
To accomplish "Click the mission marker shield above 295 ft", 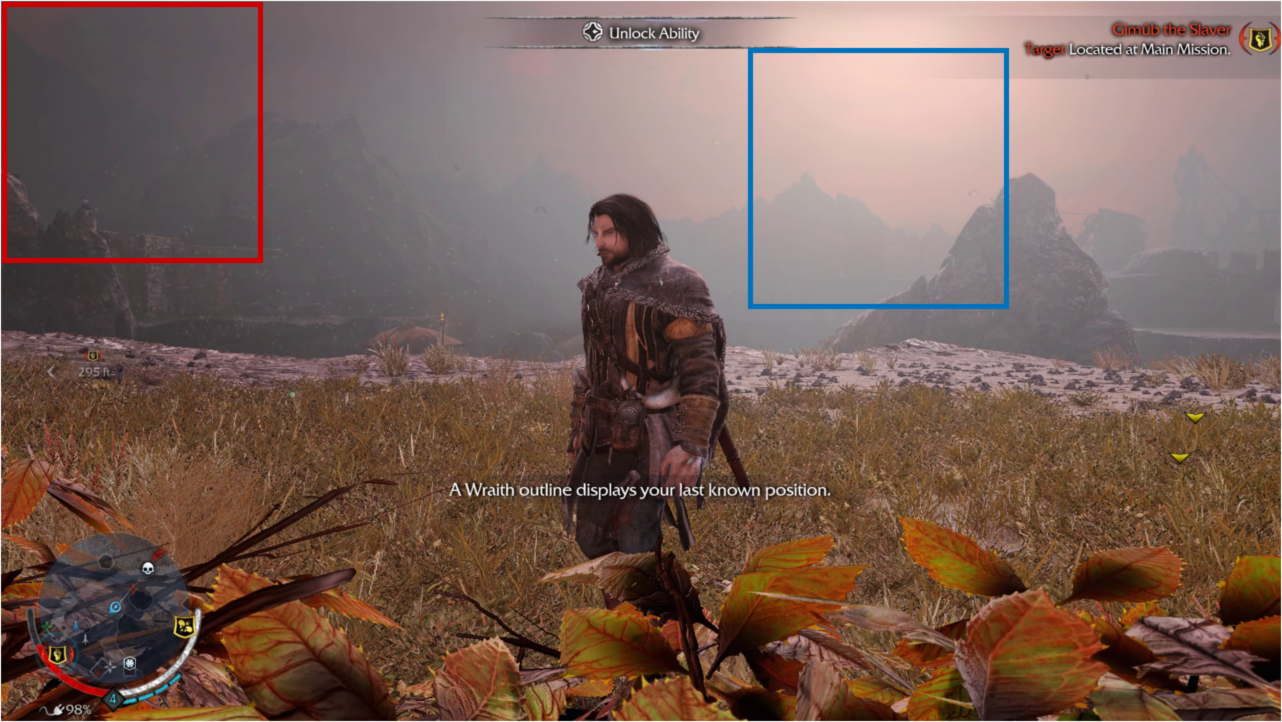I will [91, 355].
